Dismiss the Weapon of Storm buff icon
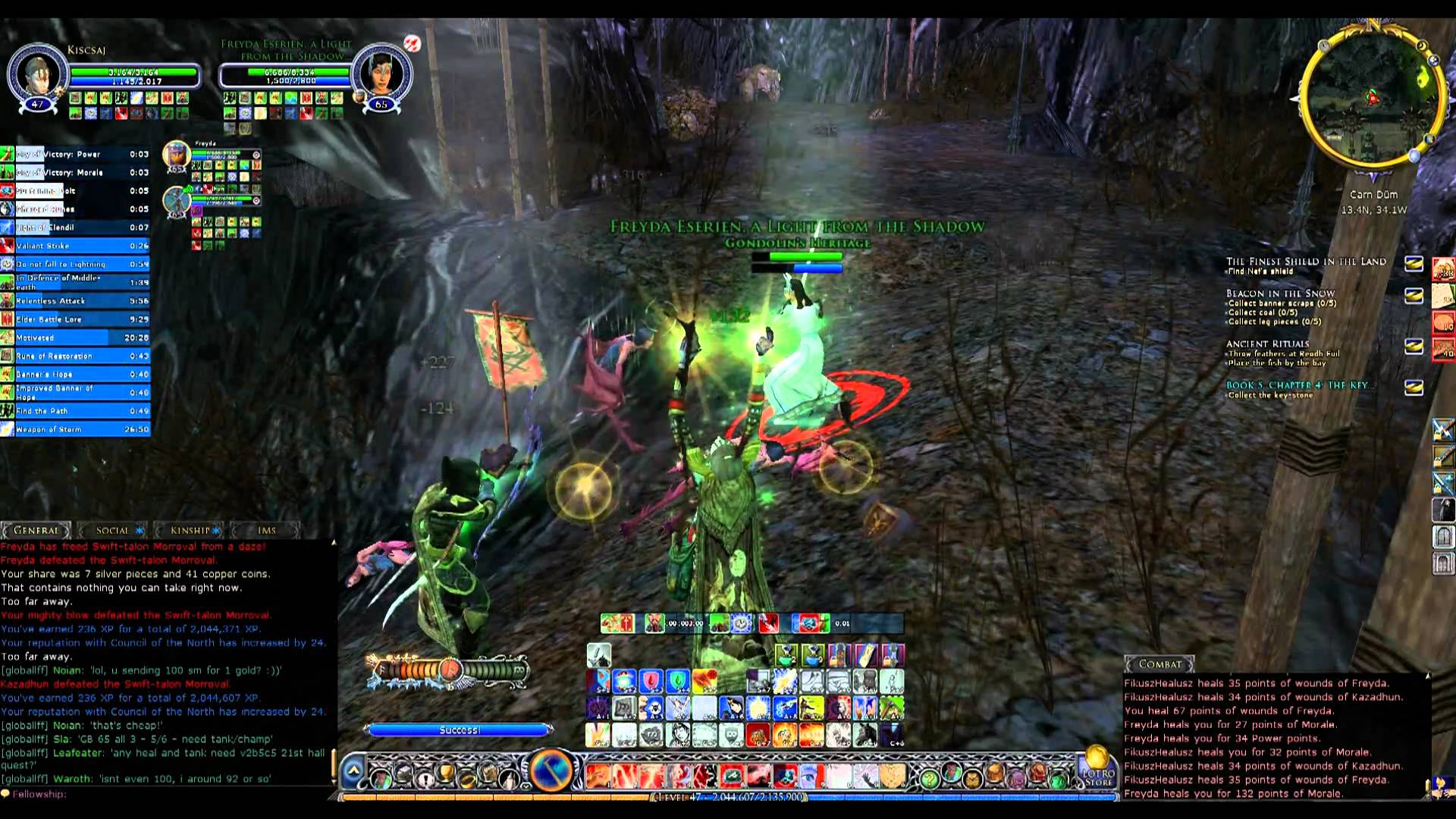This screenshot has height=819, width=1456. [8, 429]
